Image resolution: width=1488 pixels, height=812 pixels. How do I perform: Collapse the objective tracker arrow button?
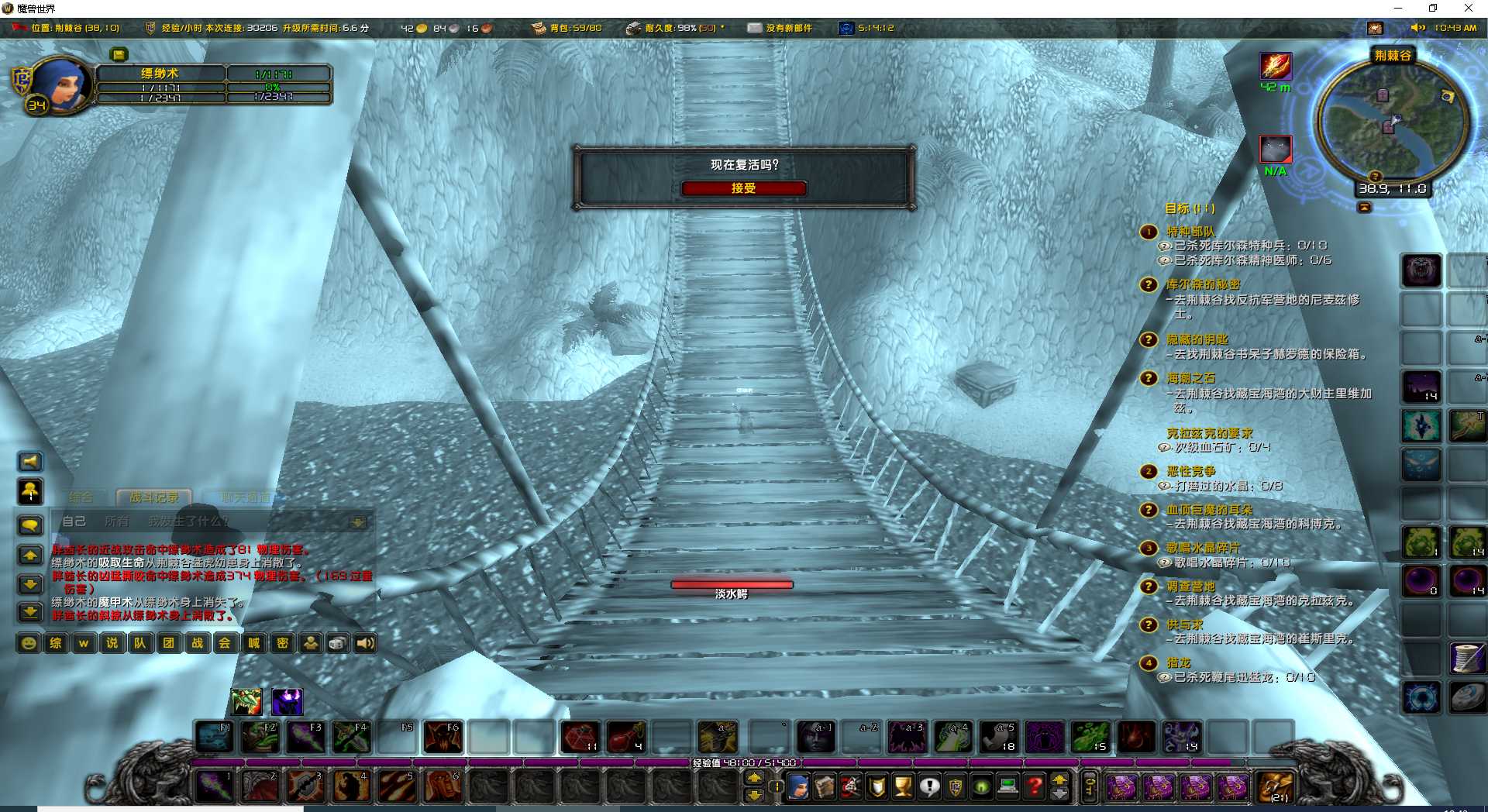click(x=1364, y=208)
